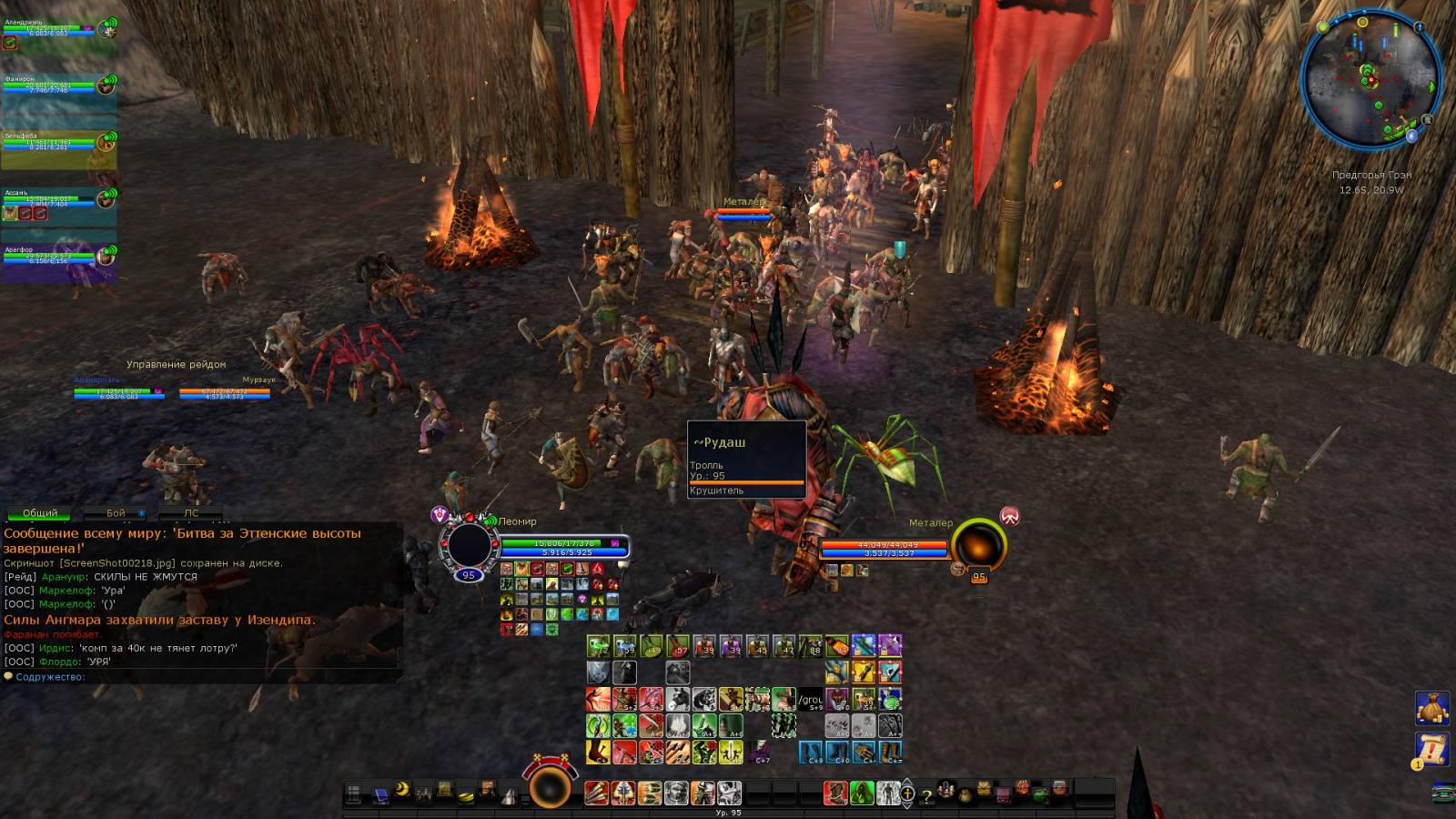The image size is (1456, 819).
Task: Open the gold coin pouch alert icon
Action: [x=1431, y=707]
